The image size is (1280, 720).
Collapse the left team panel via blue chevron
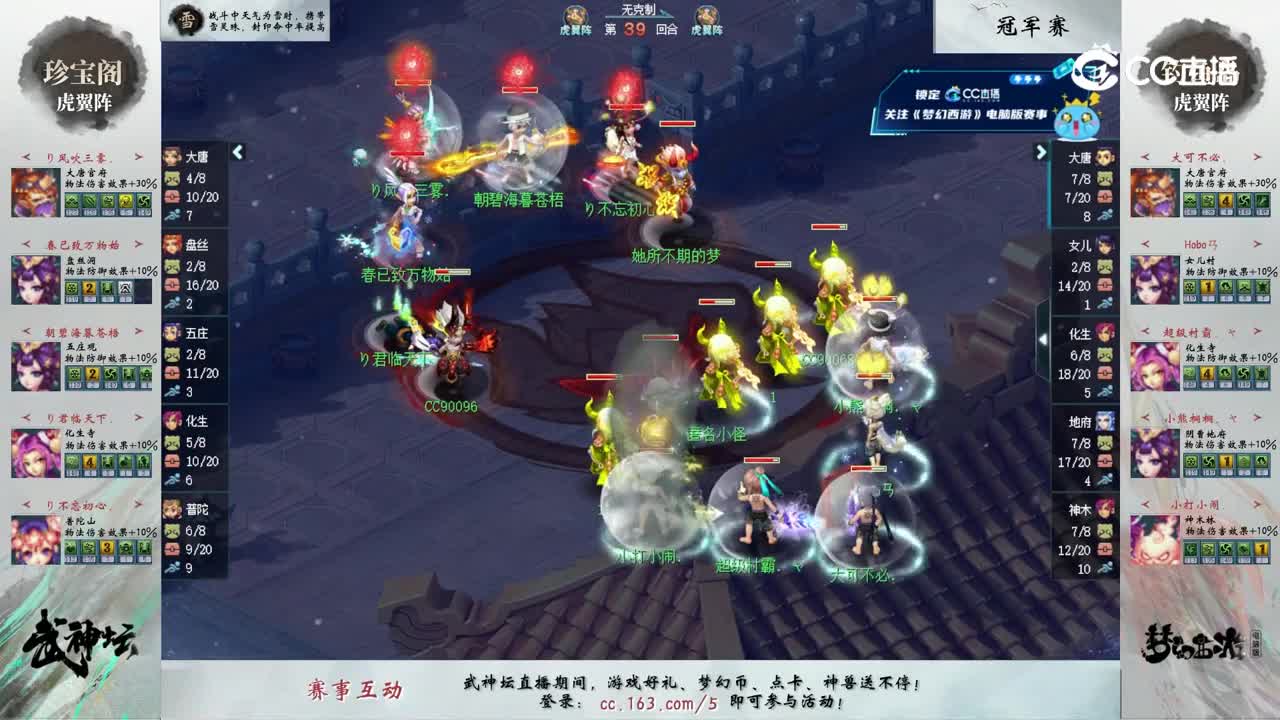[239, 154]
